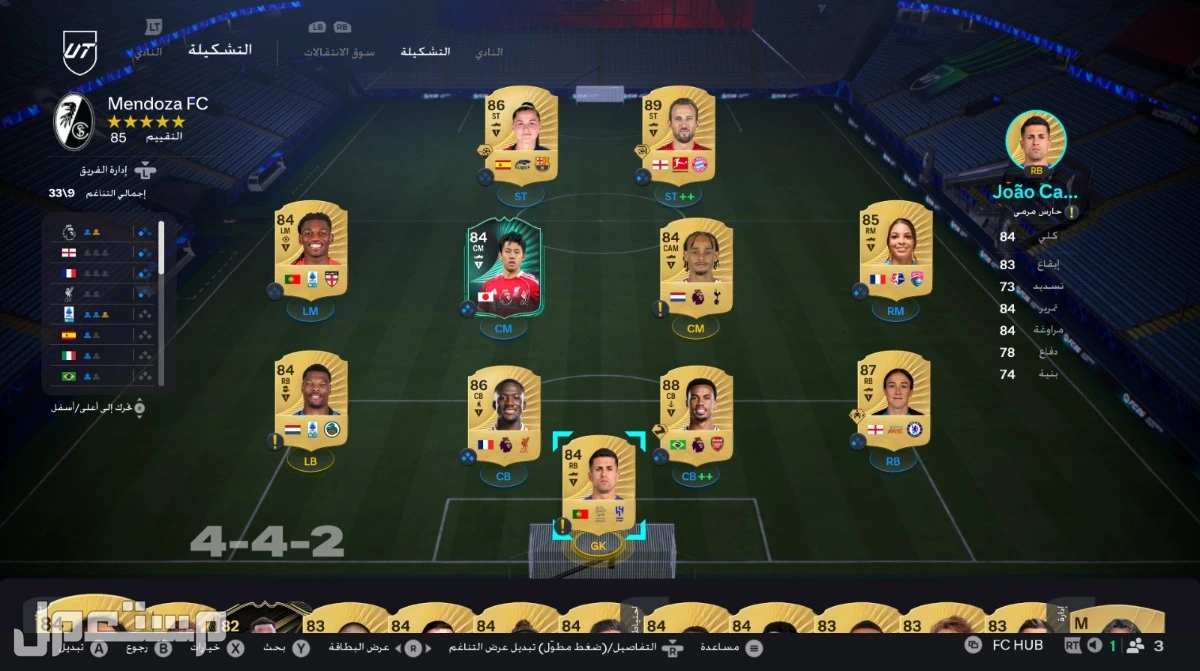Screen dimensions: 1200x671
Task: Pick the 86-rated French centre-back card
Action: pyautogui.click(x=503, y=413)
